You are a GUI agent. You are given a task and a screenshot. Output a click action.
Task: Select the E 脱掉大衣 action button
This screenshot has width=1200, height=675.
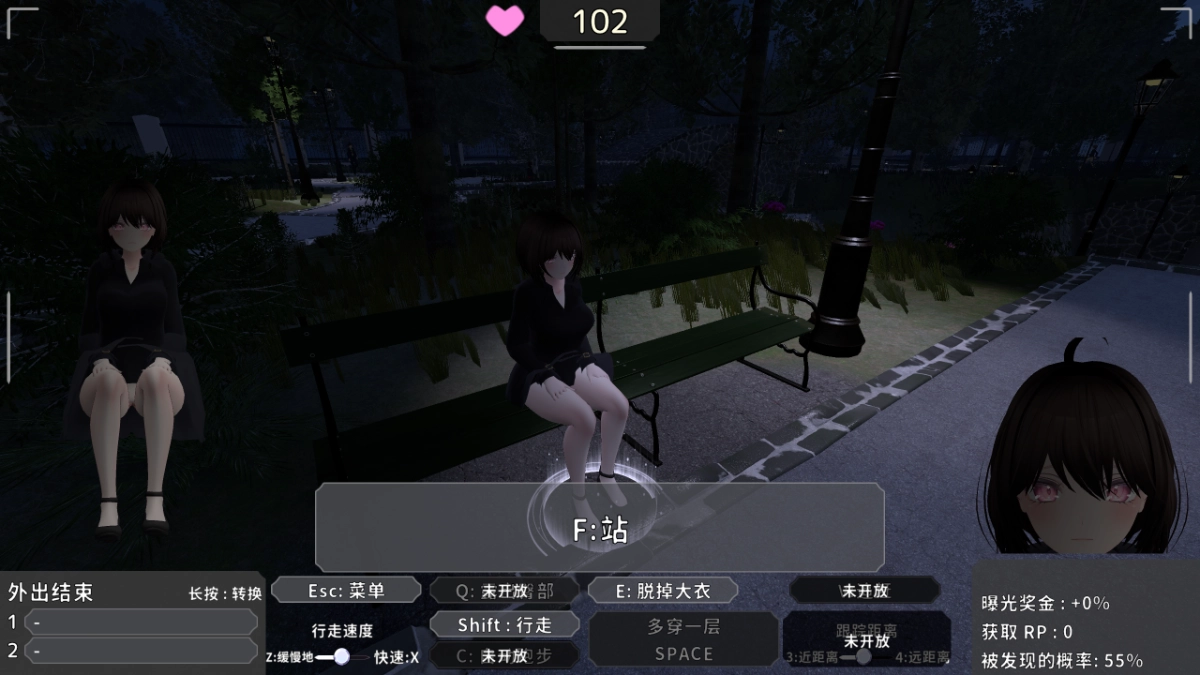tap(663, 590)
